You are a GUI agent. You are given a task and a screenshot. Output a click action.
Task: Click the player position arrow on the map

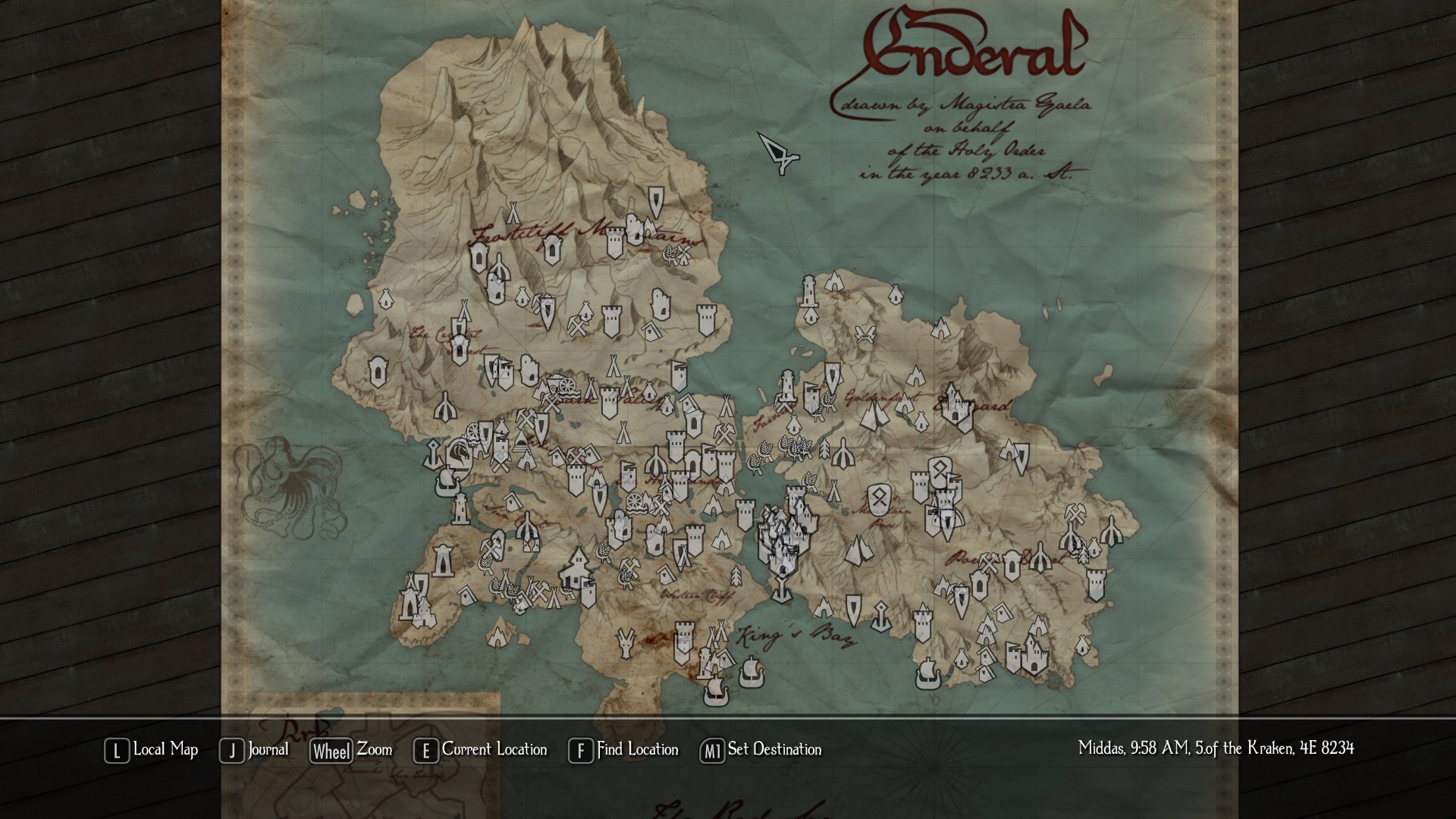[x=777, y=154]
